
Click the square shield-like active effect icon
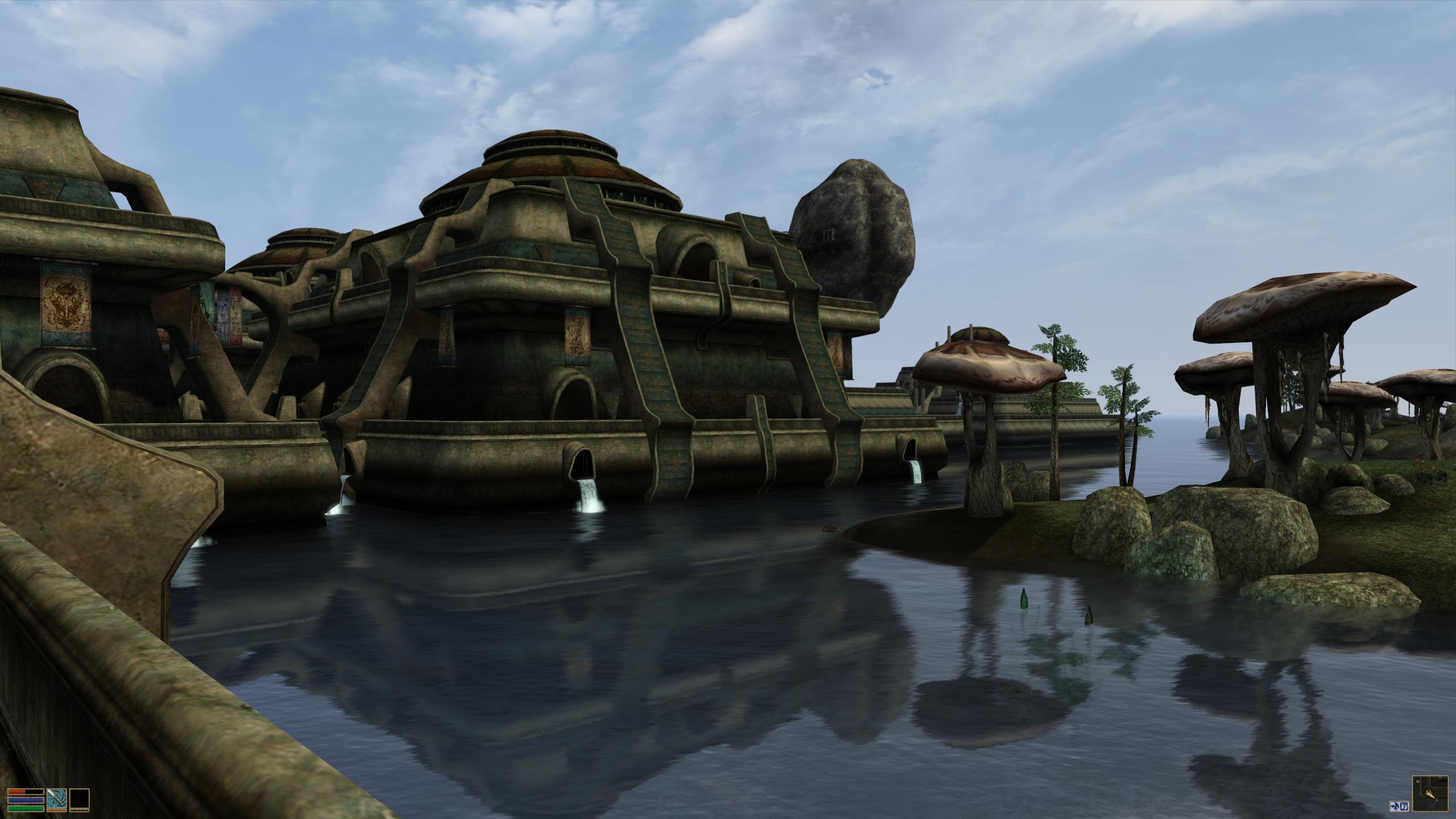pos(1404,805)
